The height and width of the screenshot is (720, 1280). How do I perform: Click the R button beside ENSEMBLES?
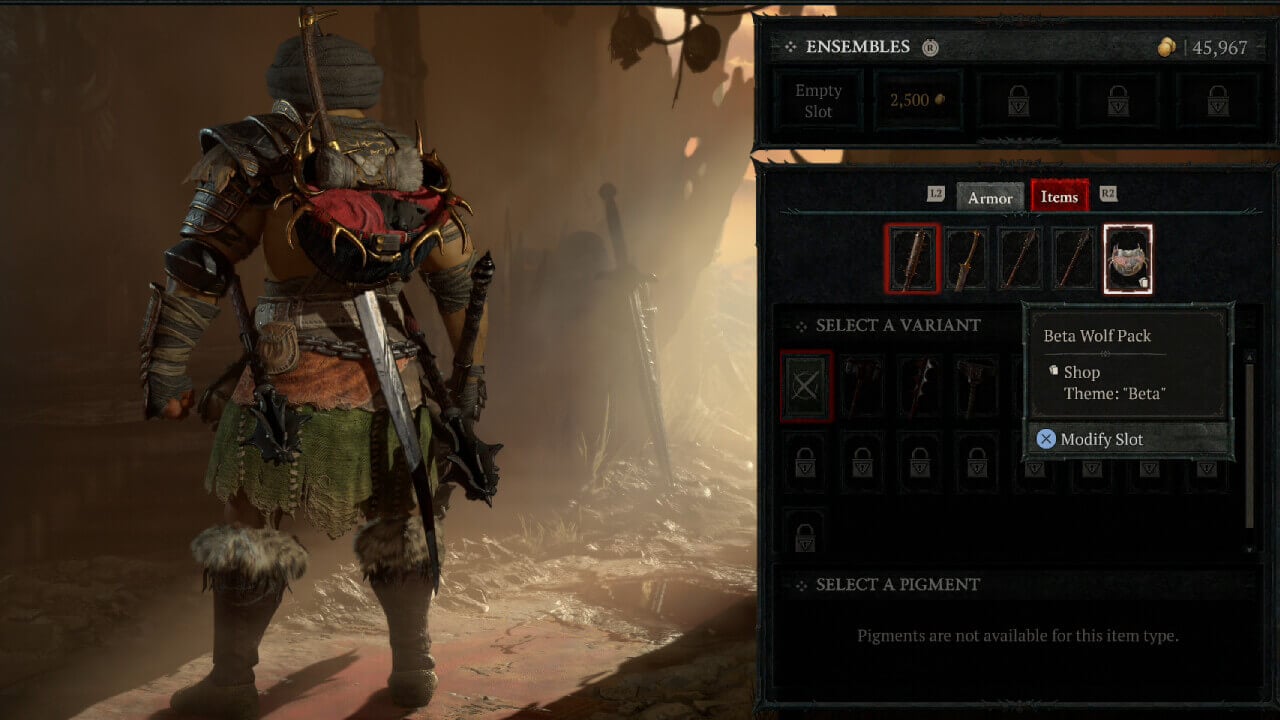tap(932, 46)
